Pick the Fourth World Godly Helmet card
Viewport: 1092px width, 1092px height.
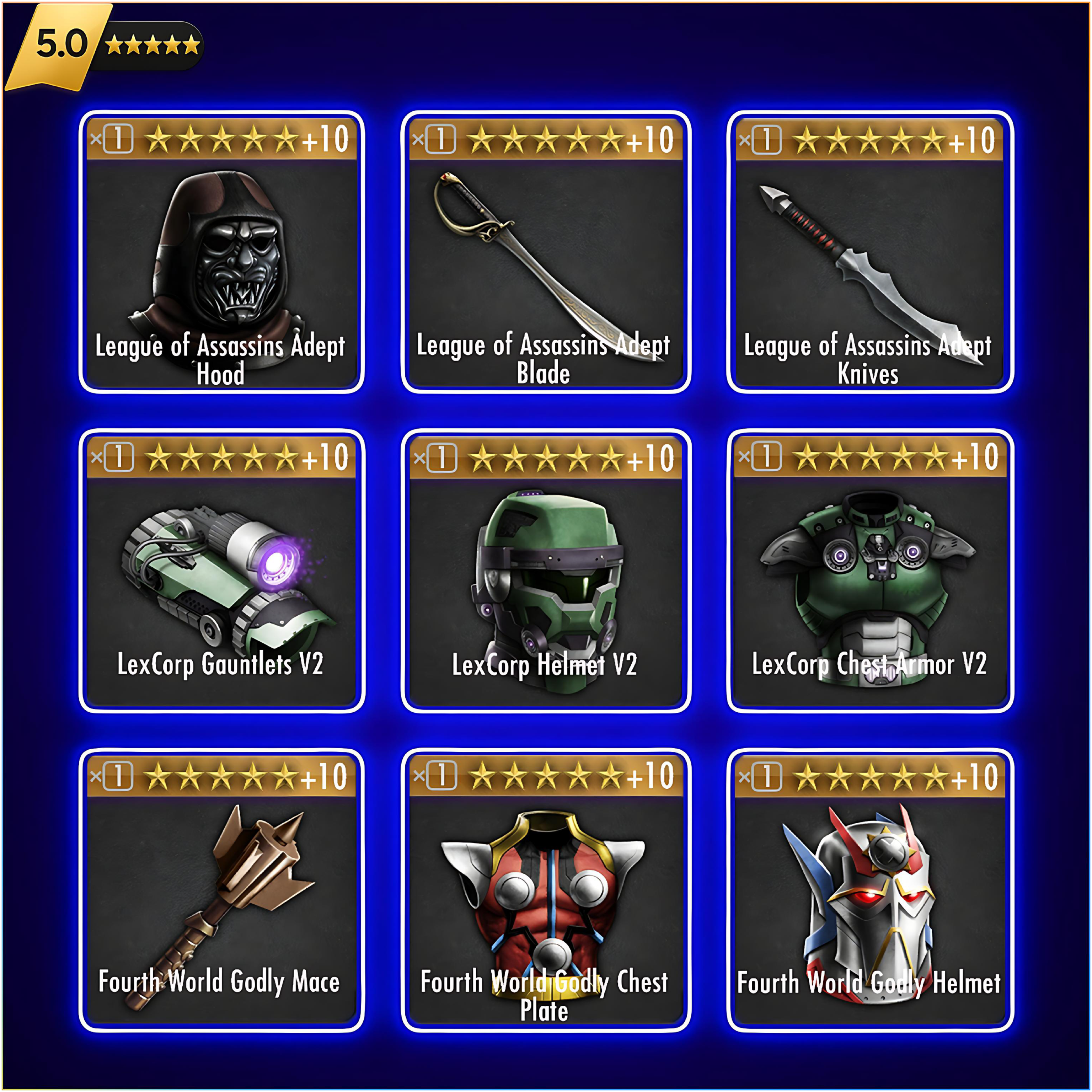point(869,890)
